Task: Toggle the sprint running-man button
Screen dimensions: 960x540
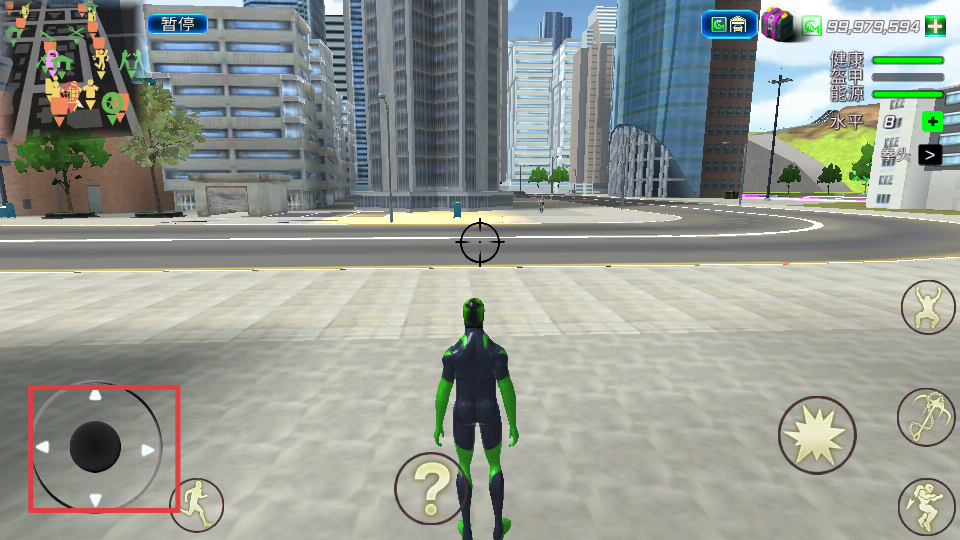Action: (197, 504)
